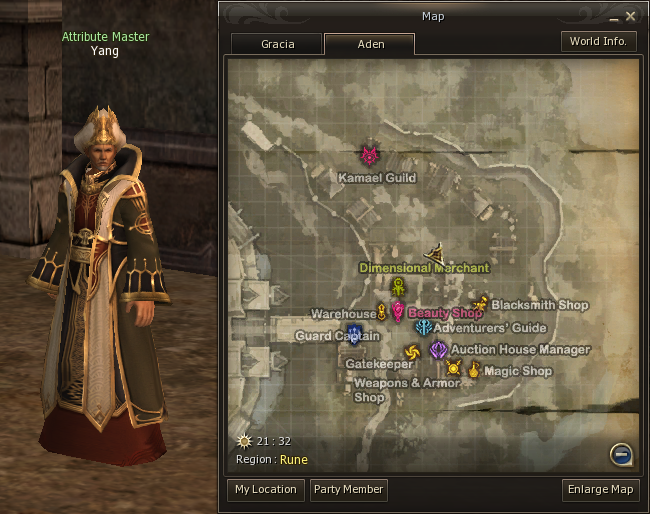Select the pink Beauty Shop marker
This screenshot has width=650, height=514.
[x=397, y=312]
